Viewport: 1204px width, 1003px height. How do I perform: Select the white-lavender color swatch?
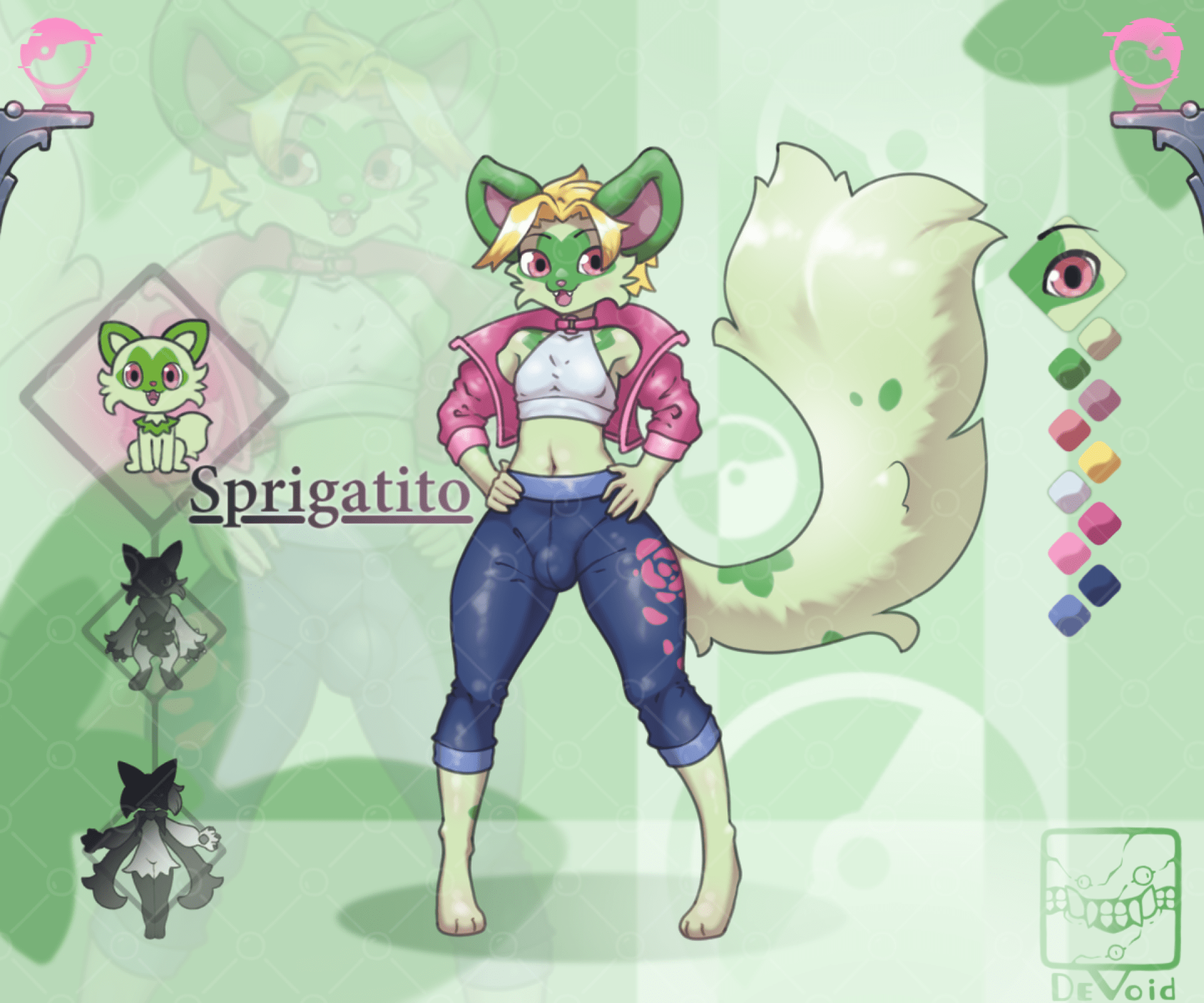coord(1070,490)
